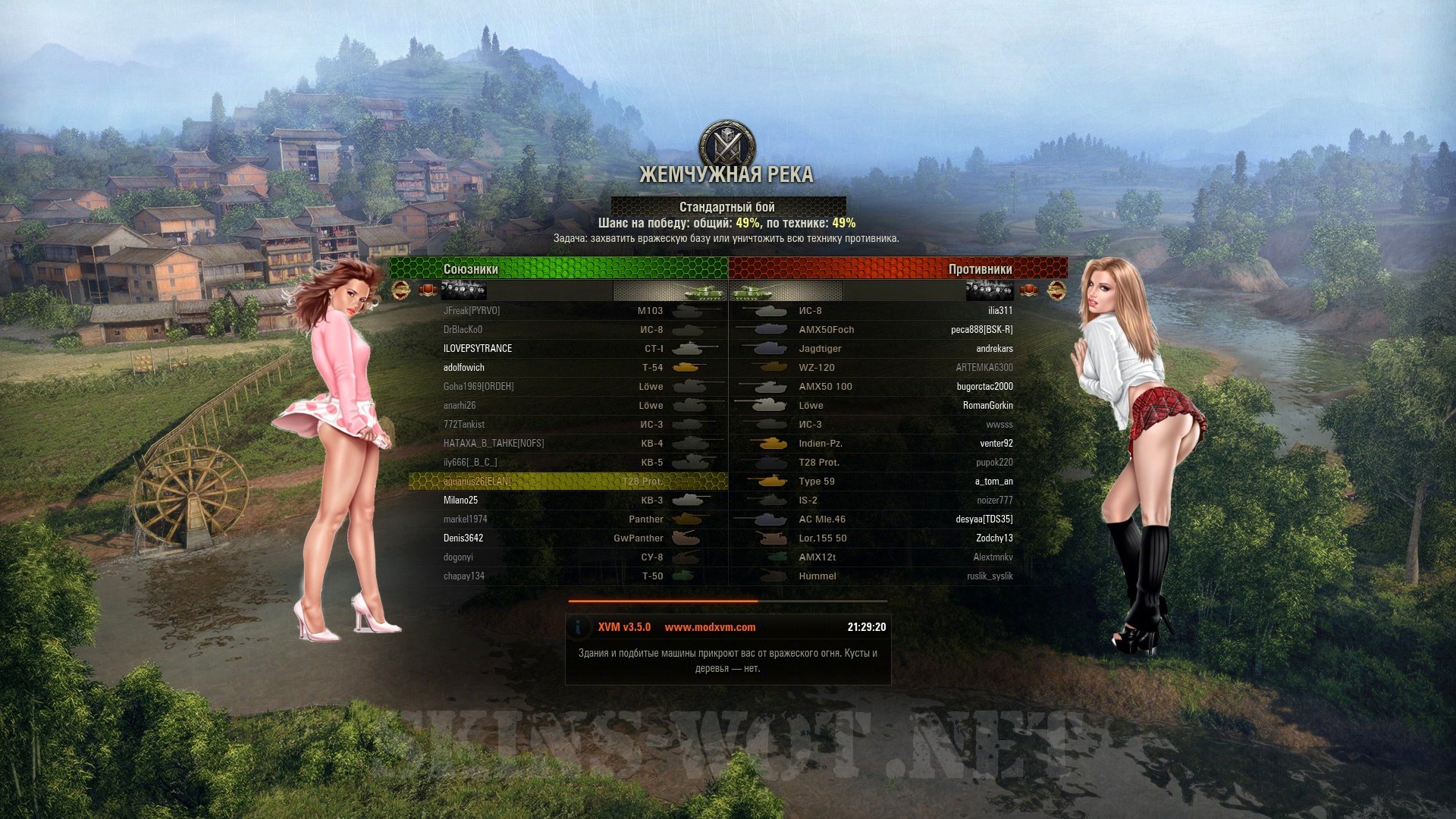The width and height of the screenshot is (1456, 819).
Task: Select ILOVEPSYTRANCE's СТ-I row
Action: [478, 348]
